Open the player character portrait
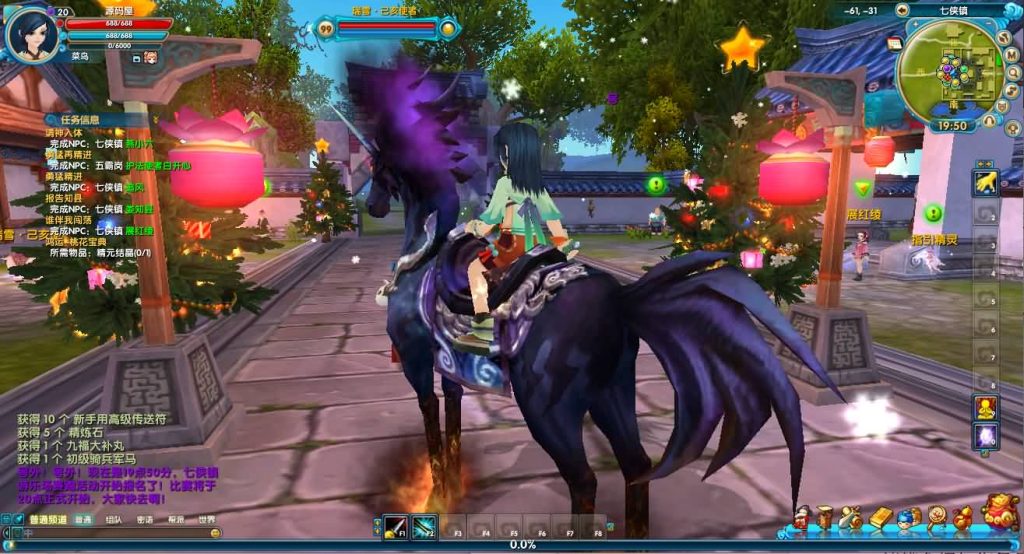The width and height of the screenshot is (1024, 554). click(x=31, y=31)
